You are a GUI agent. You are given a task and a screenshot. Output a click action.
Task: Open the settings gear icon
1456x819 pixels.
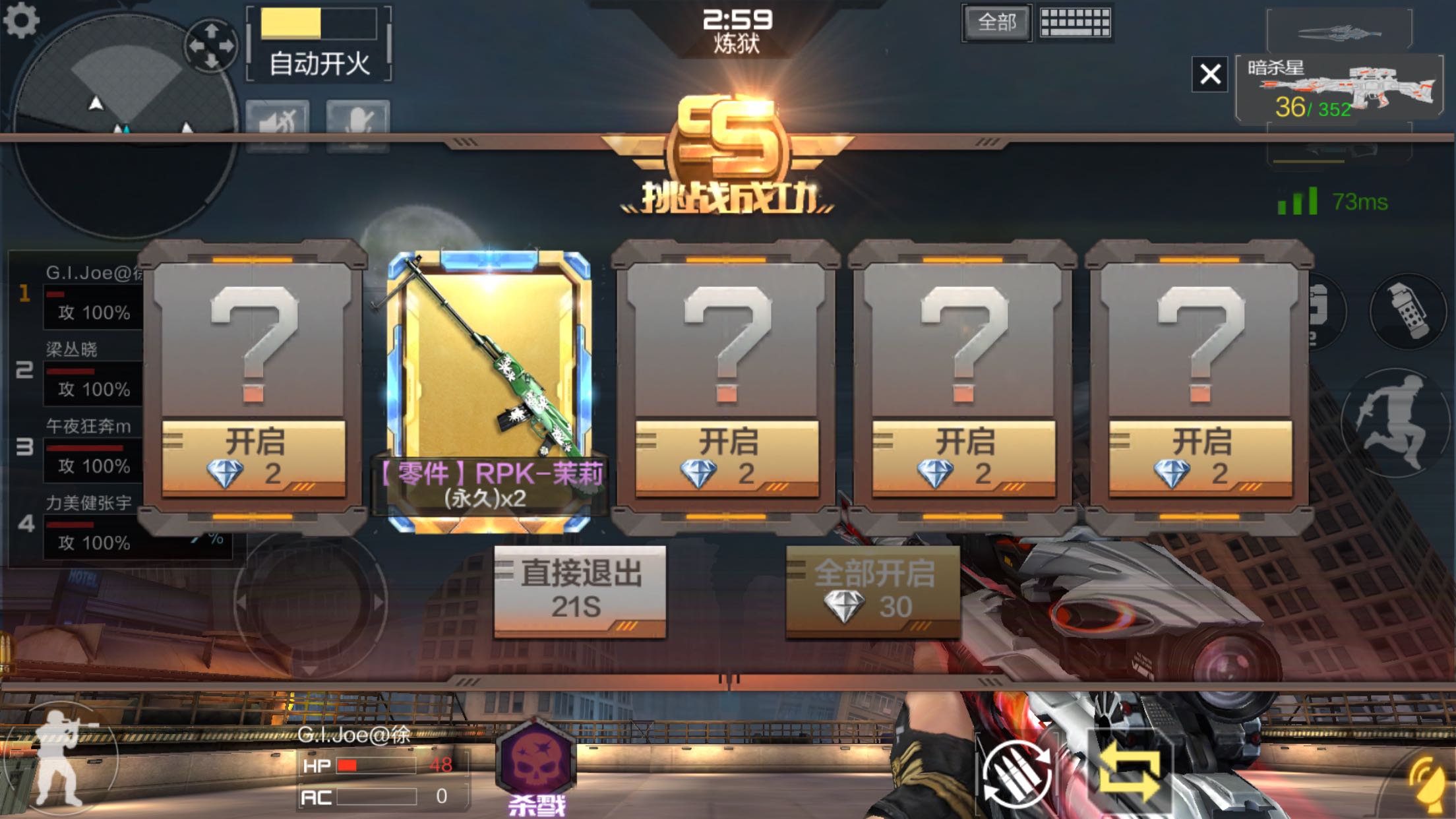pyautogui.click(x=20, y=20)
